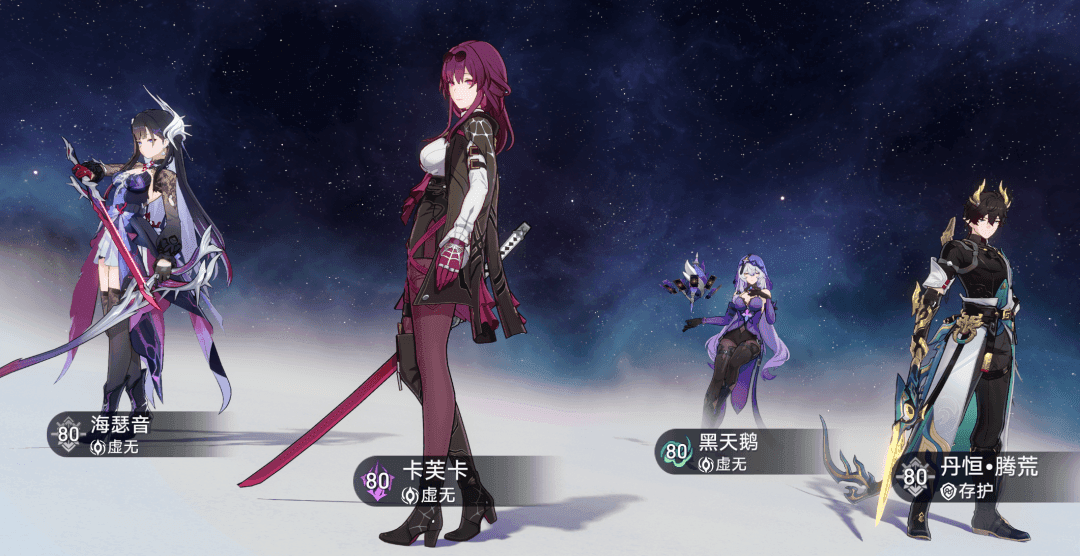
Task: Select the 海瑟音 character nameplate
Action: click(x=120, y=434)
